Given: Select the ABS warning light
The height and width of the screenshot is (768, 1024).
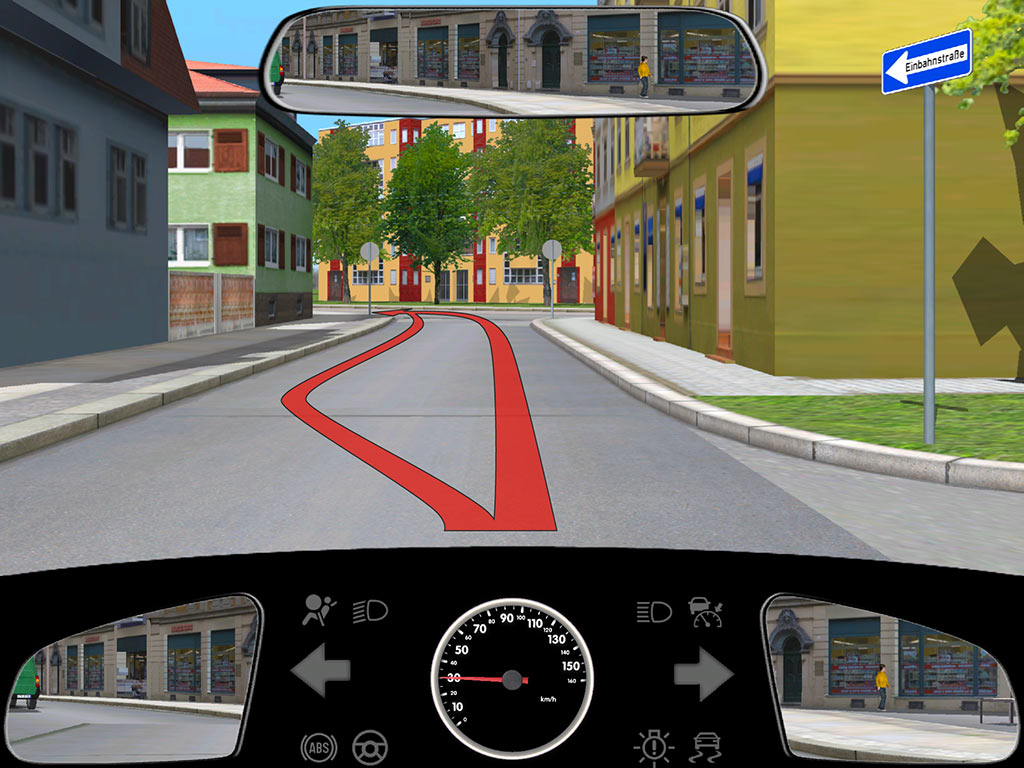Looking at the screenshot, I should 319,746.
